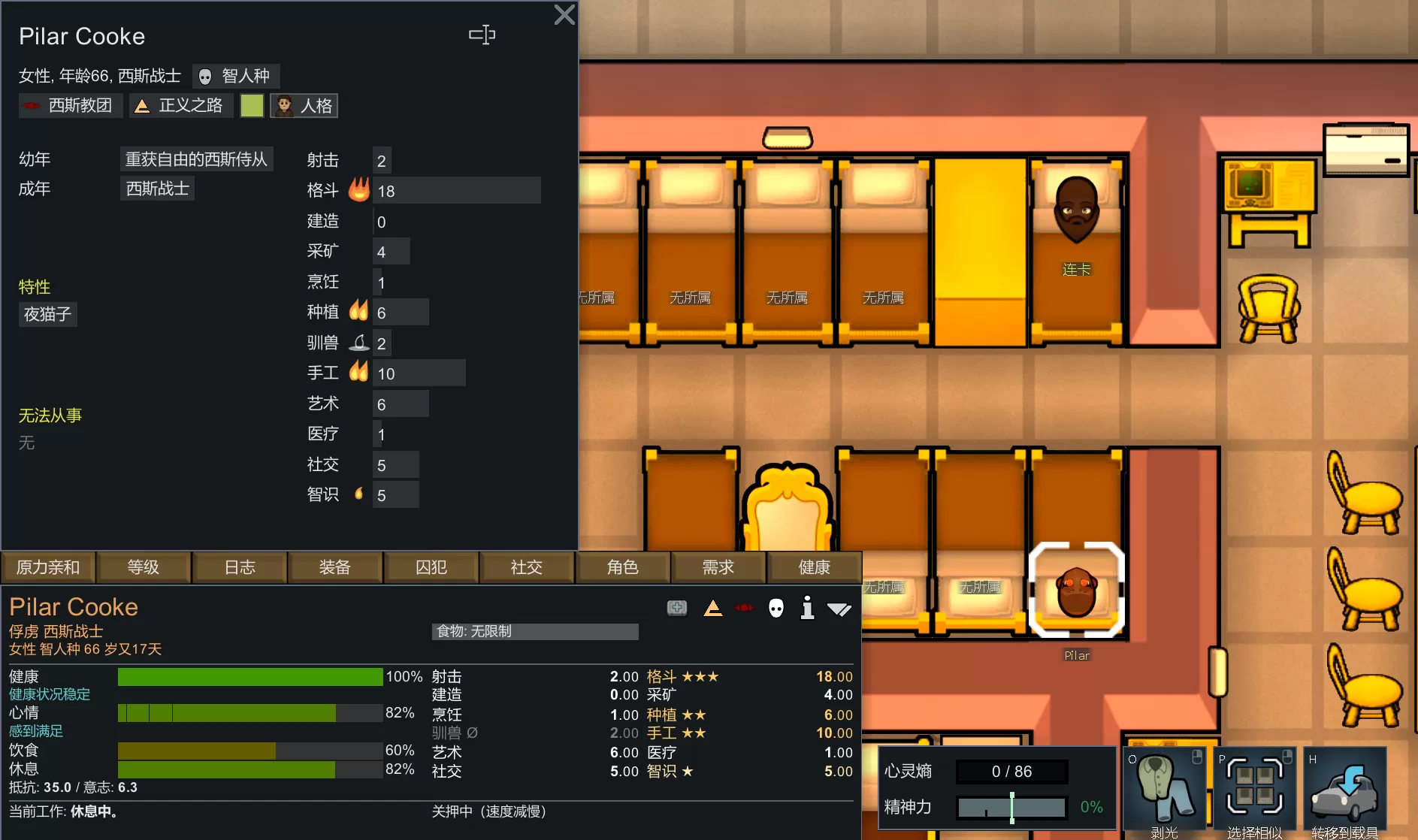Switch to the 囚犯 prisoner tab
This screenshot has width=1418, height=840.
pyautogui.click(x=431, y=567)
